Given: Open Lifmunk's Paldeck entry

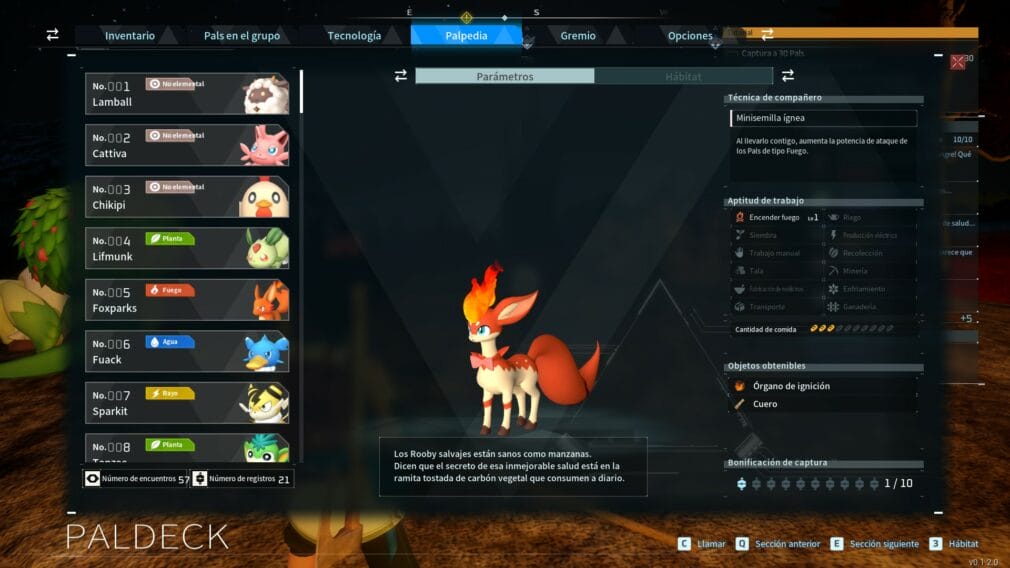Looking at the screenshot, I should pyautogui.click(x=187, y=248).
